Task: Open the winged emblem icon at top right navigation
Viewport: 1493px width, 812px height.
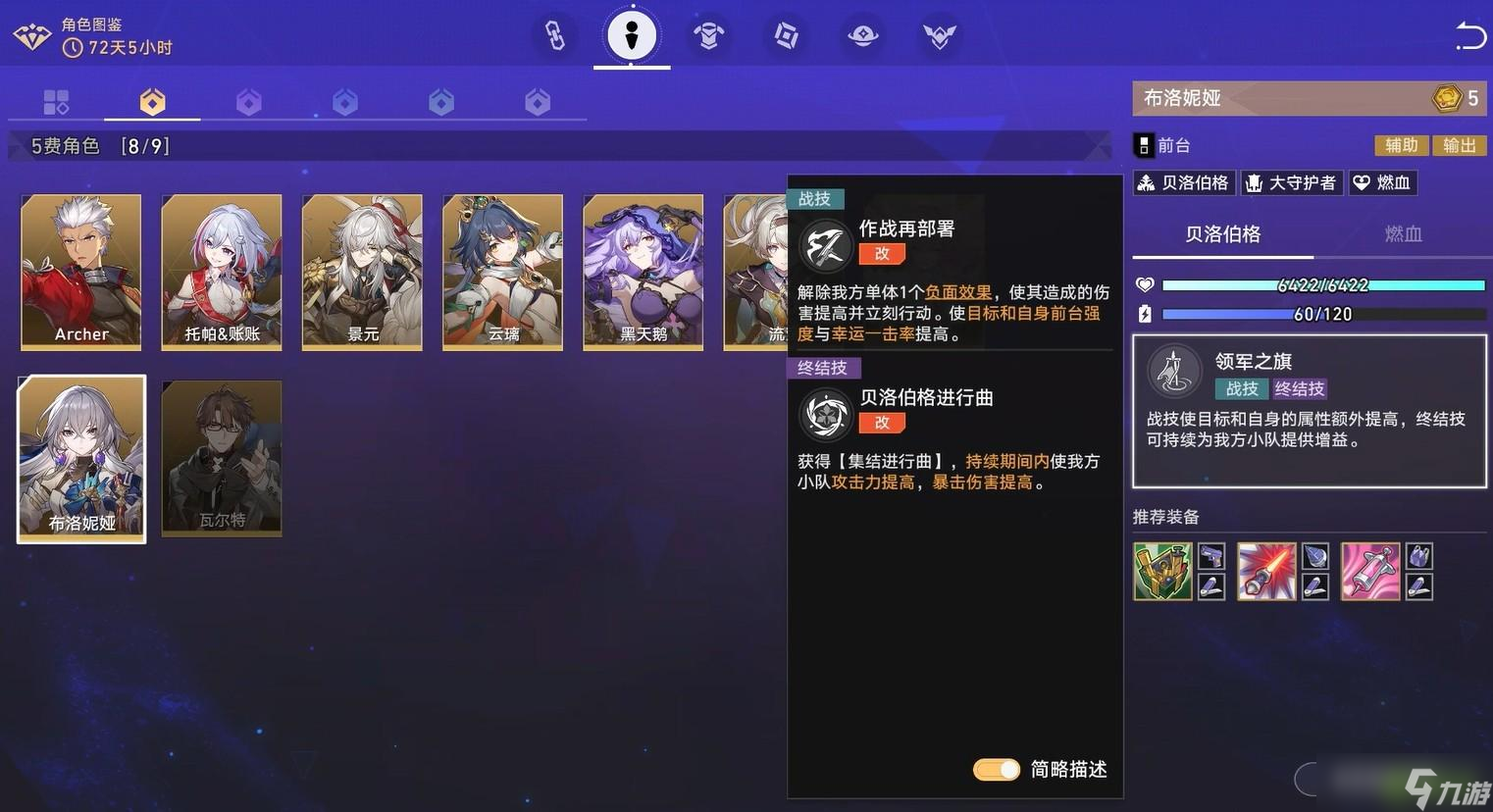Action: [939, 35]
